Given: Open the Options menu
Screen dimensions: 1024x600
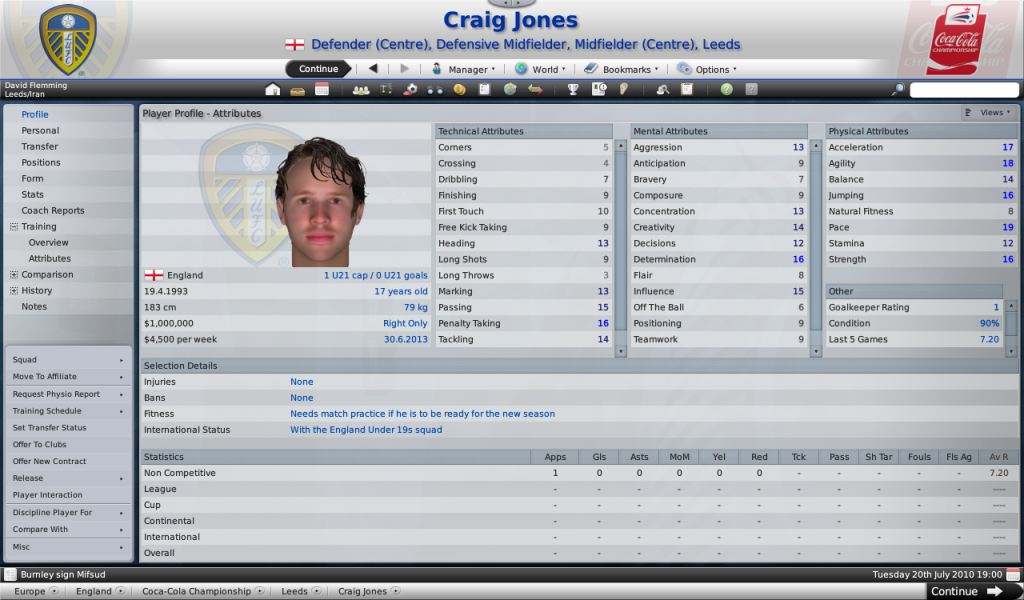Looking at the screenshot, I should [707, 69].
